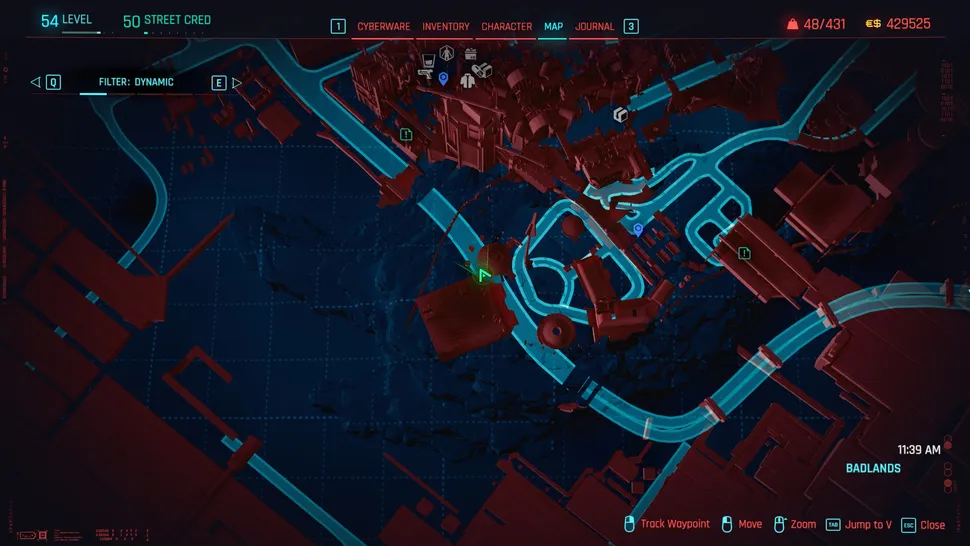Select the white cube drop point marker

tap(620, 116)
